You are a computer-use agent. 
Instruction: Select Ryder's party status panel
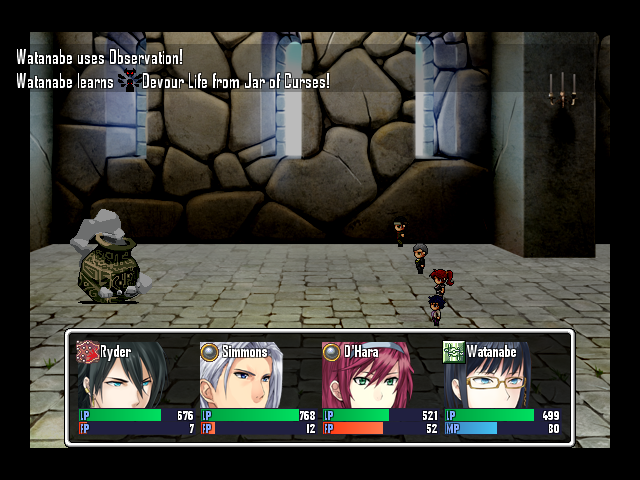coord(136,388)
